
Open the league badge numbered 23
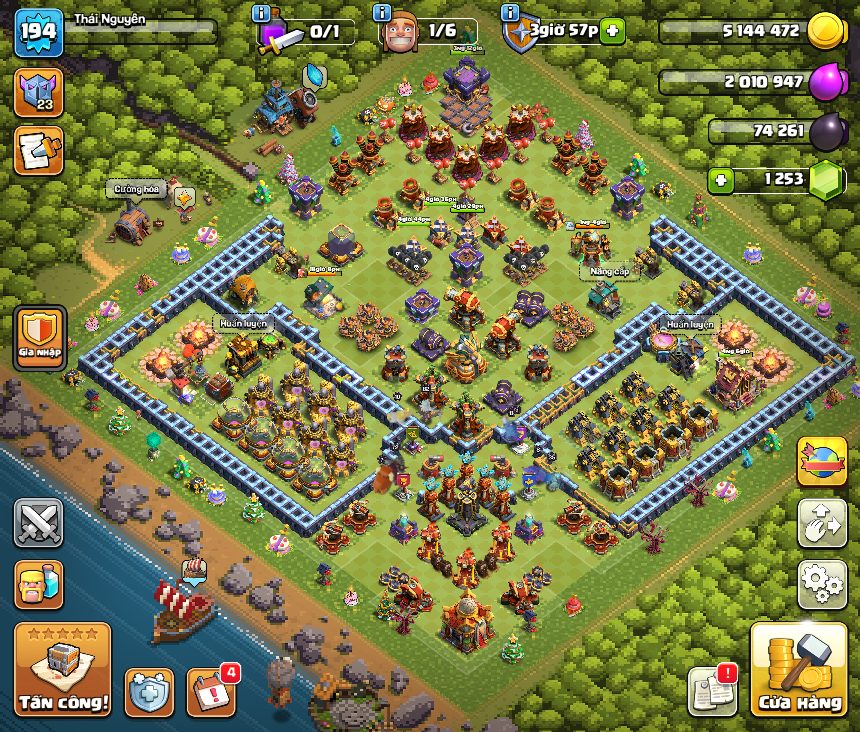click(39, 92)
